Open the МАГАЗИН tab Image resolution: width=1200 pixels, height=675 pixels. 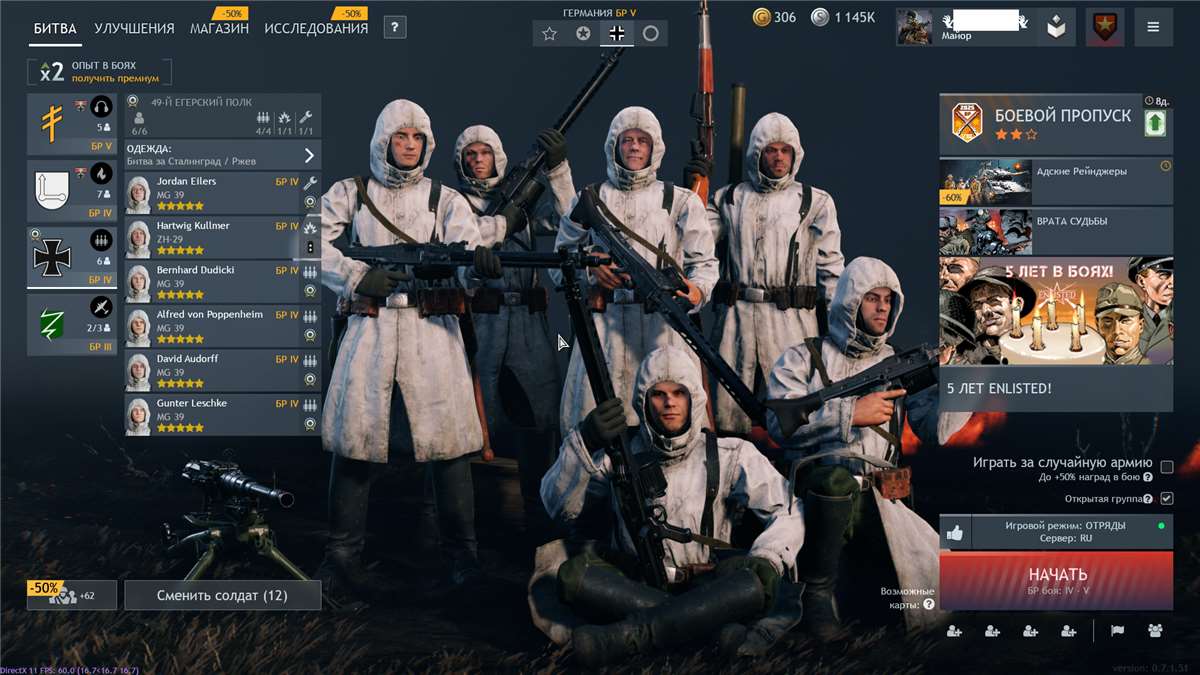tap(219, 28)
